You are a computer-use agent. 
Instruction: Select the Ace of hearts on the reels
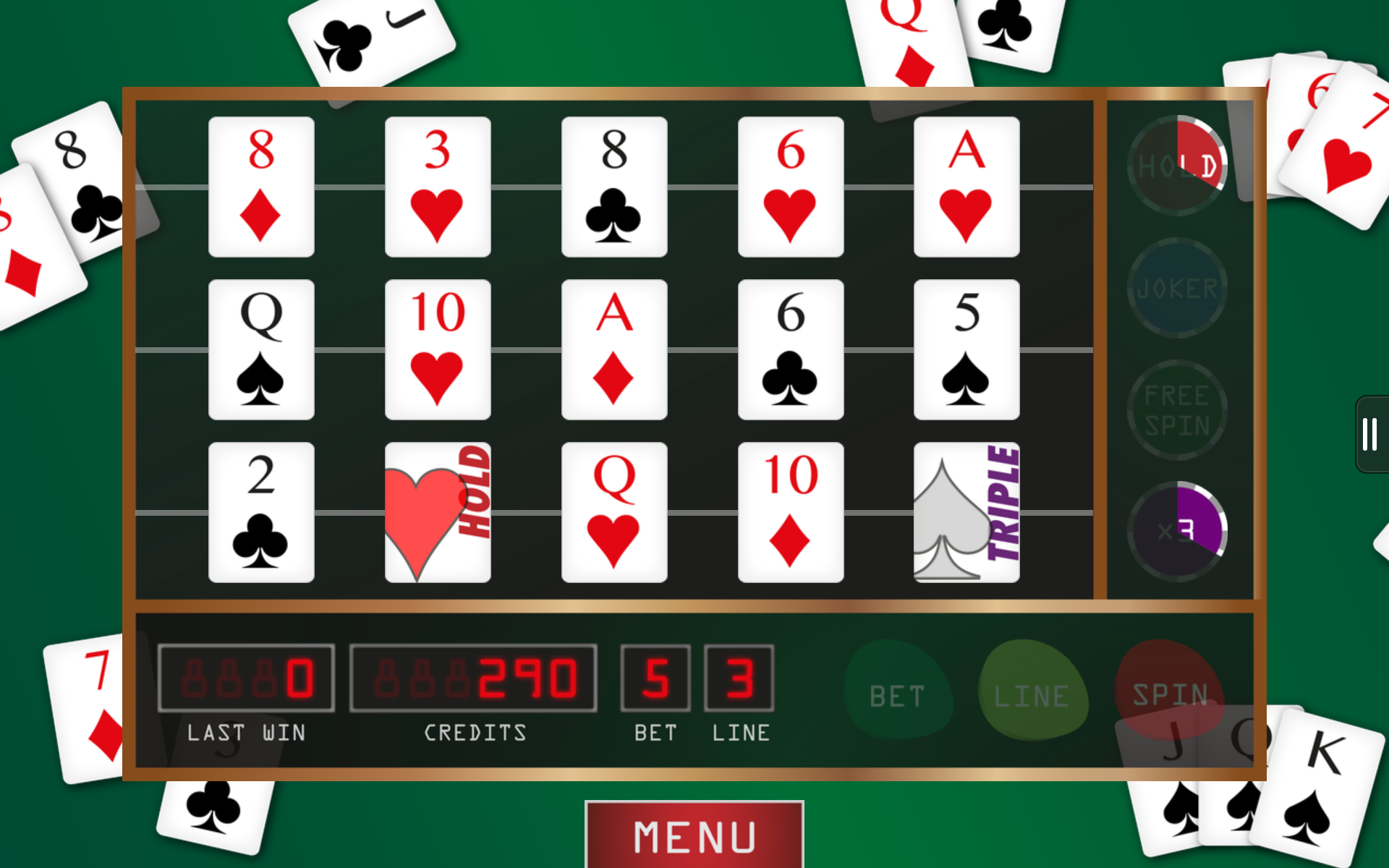[967, 187]
